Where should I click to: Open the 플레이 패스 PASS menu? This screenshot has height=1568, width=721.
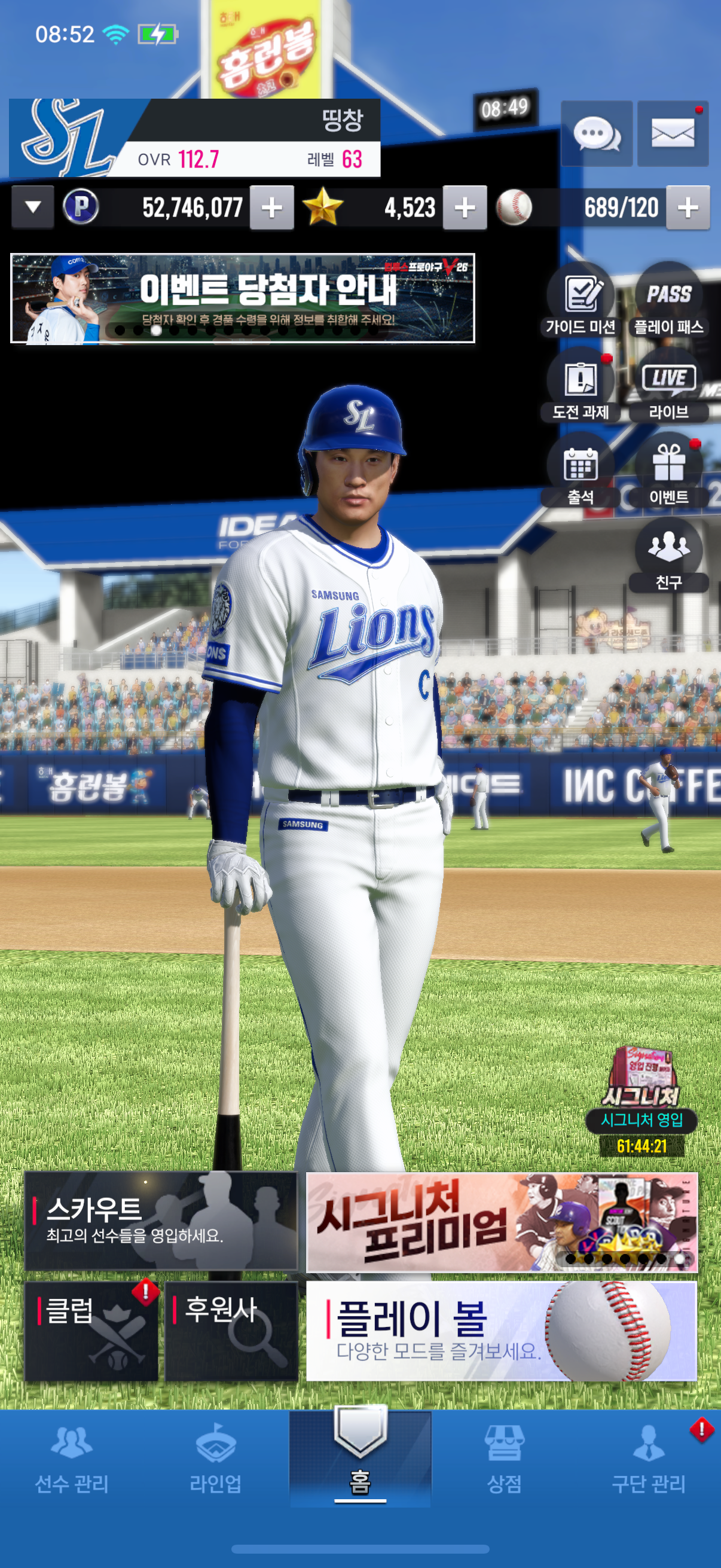click(668, 301)
